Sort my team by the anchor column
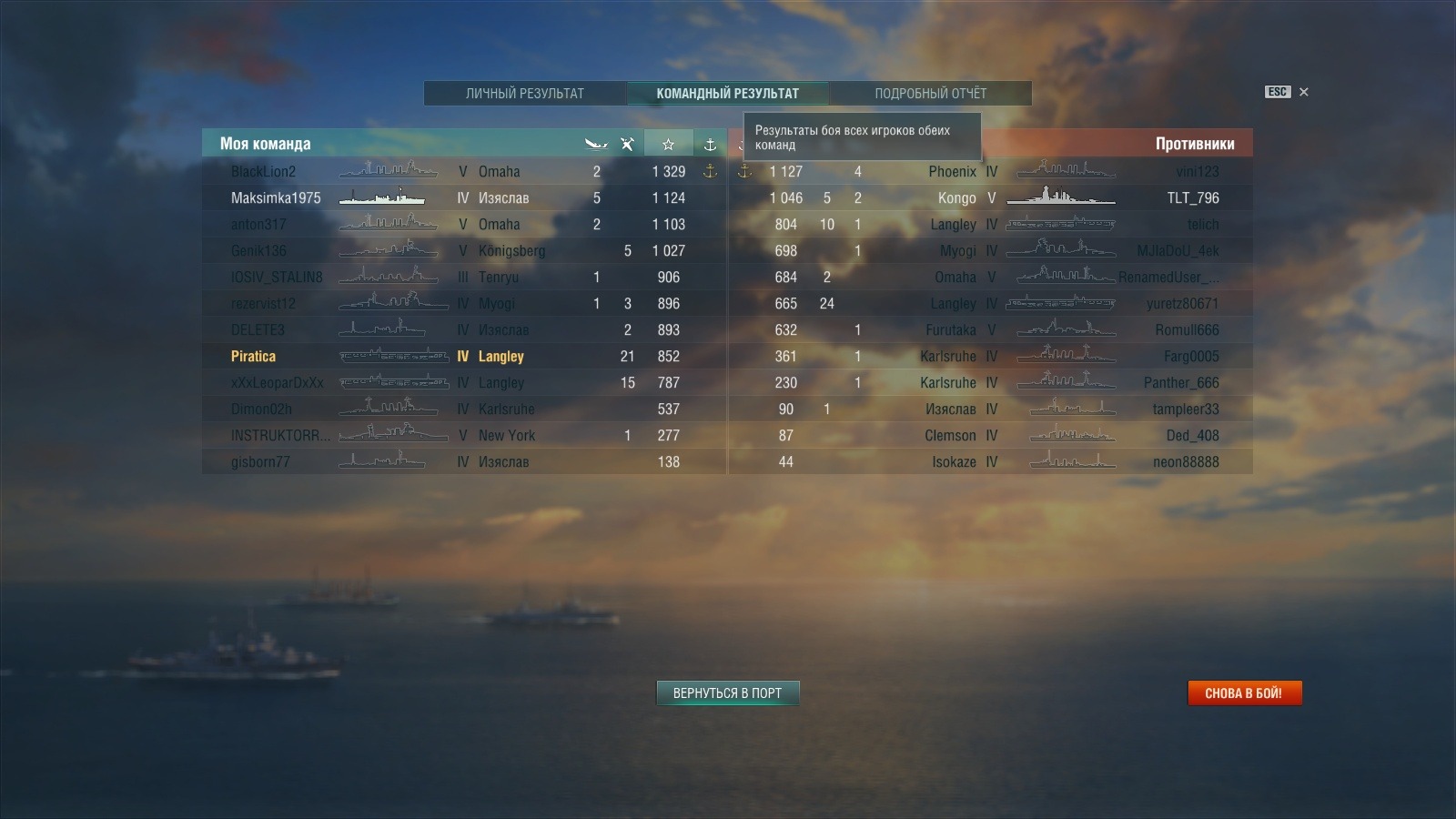This screenshot has height=819, width=1456. point(710,144)
